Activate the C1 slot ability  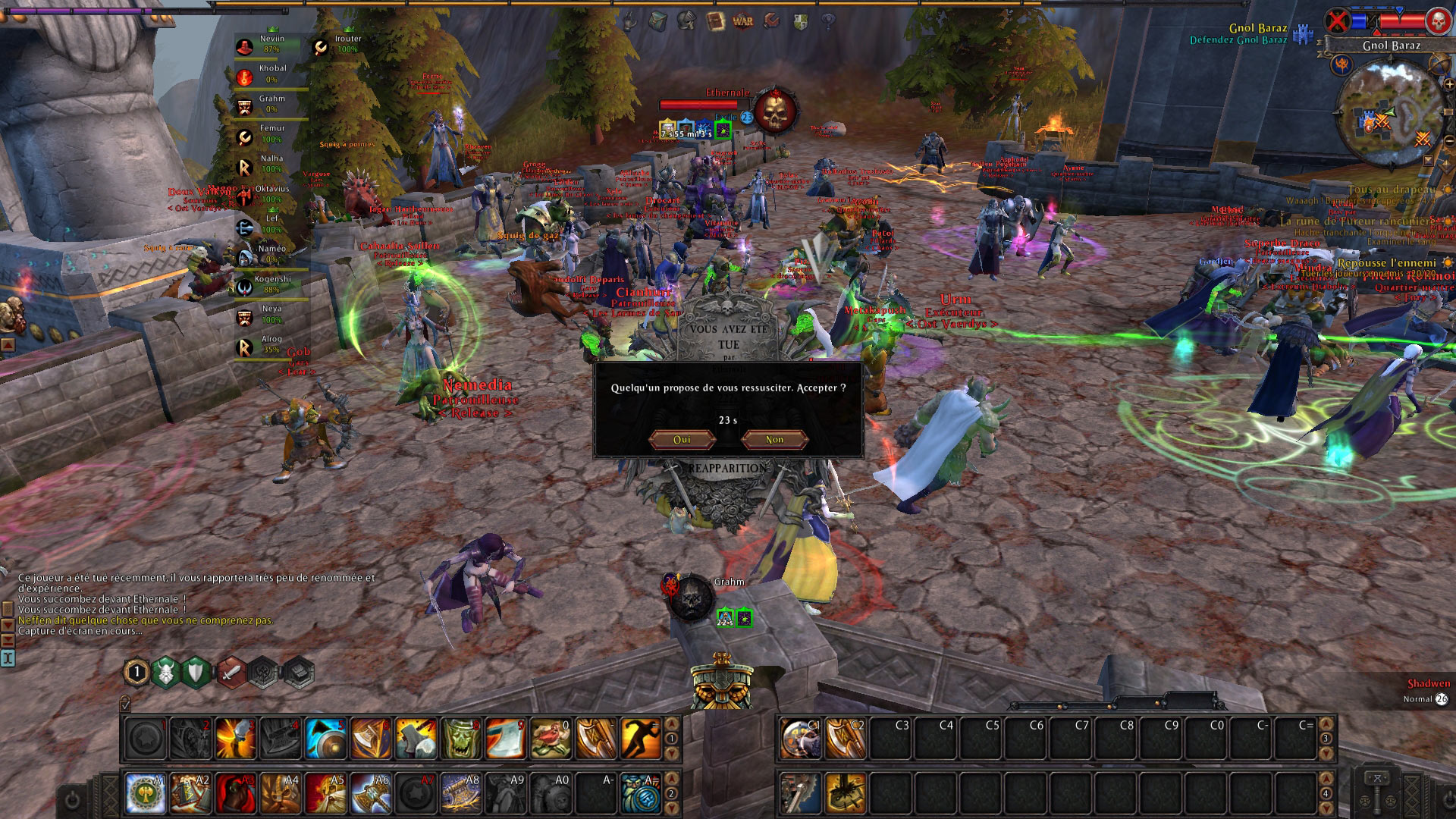coord(801,738)
